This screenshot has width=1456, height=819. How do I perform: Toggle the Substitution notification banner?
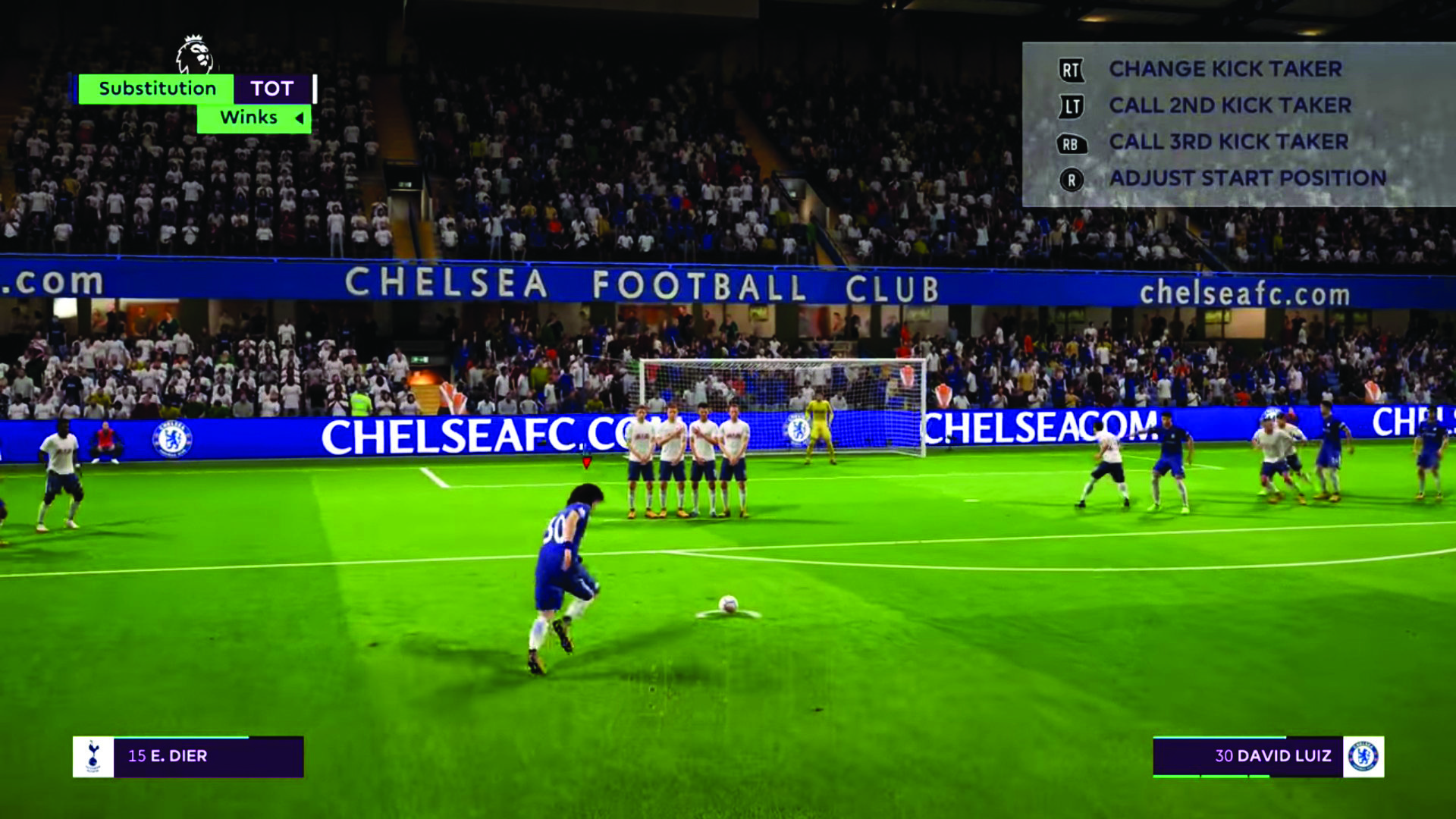[x=155, y=88]
